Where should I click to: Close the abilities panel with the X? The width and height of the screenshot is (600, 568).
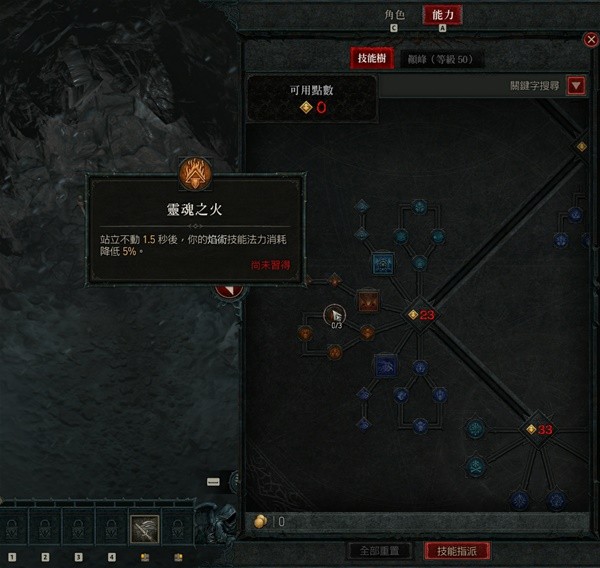590,39
